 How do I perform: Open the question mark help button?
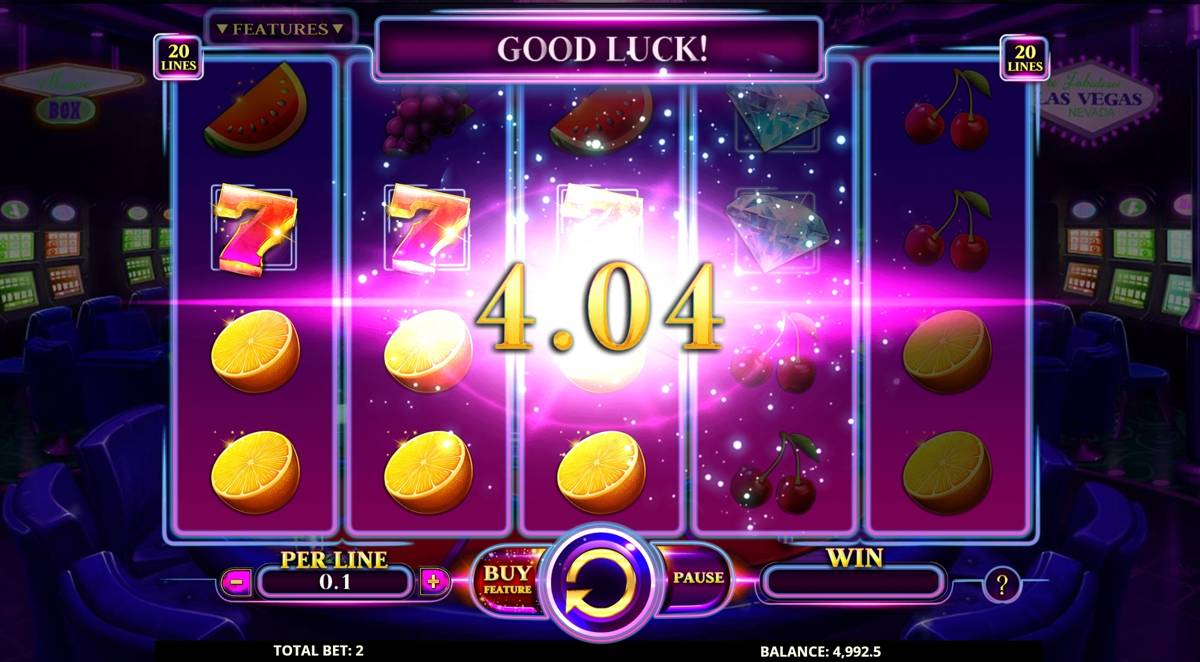1001,583
